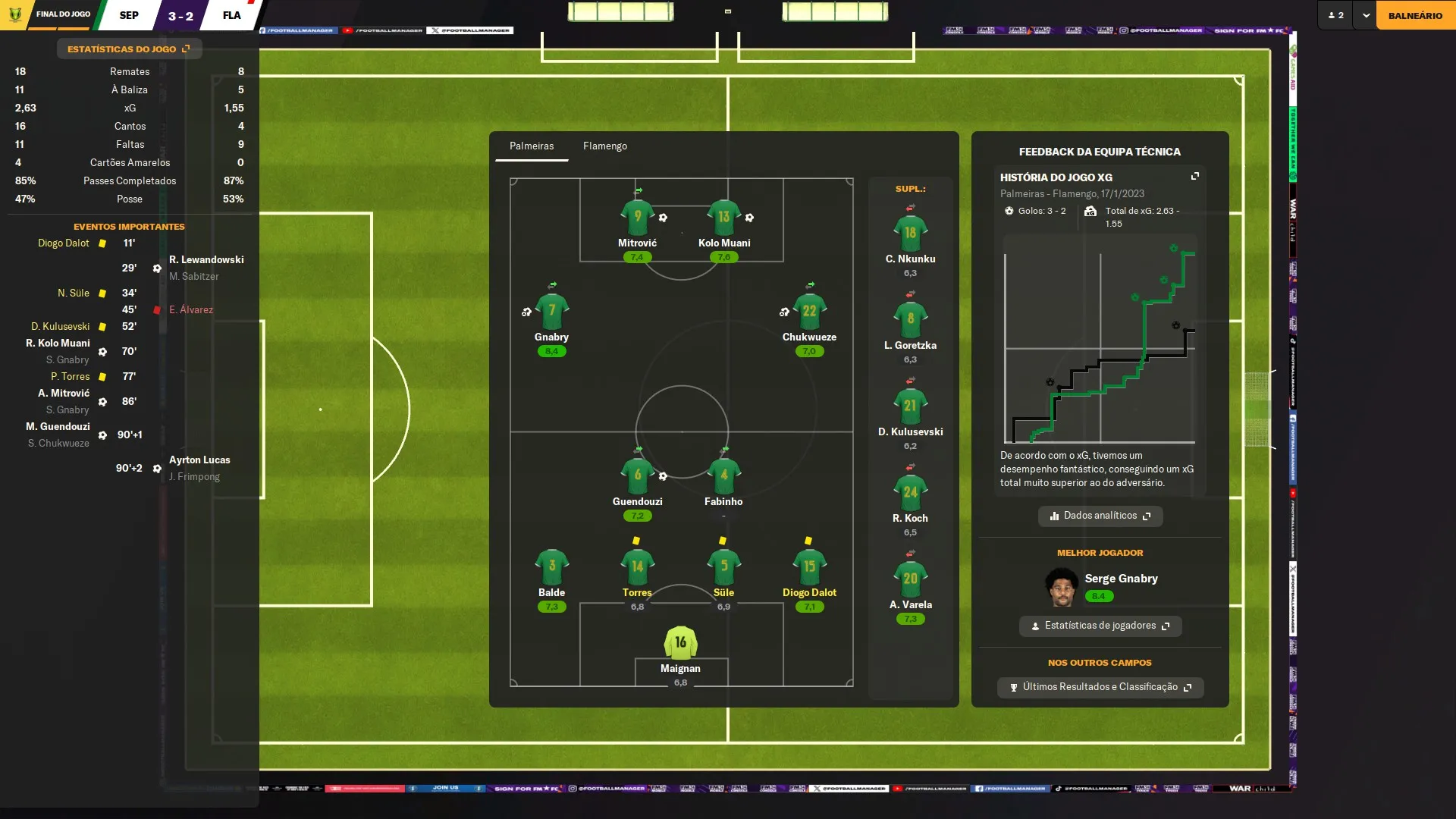Select Gnabry on the pitch lineup
This screenshot has height=819, width=1456.
point(551,312)
